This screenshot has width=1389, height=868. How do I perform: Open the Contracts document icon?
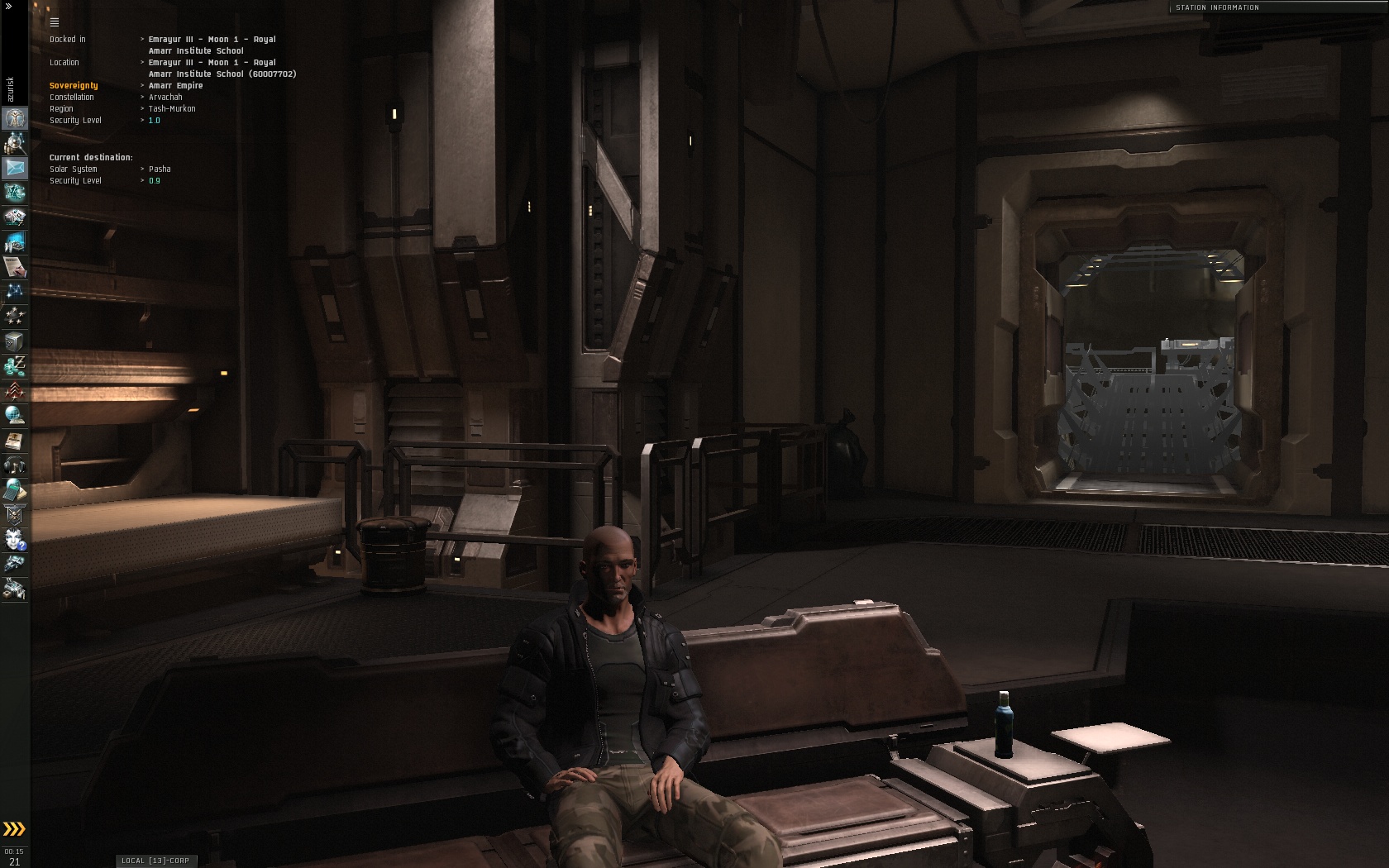[15, 267]
